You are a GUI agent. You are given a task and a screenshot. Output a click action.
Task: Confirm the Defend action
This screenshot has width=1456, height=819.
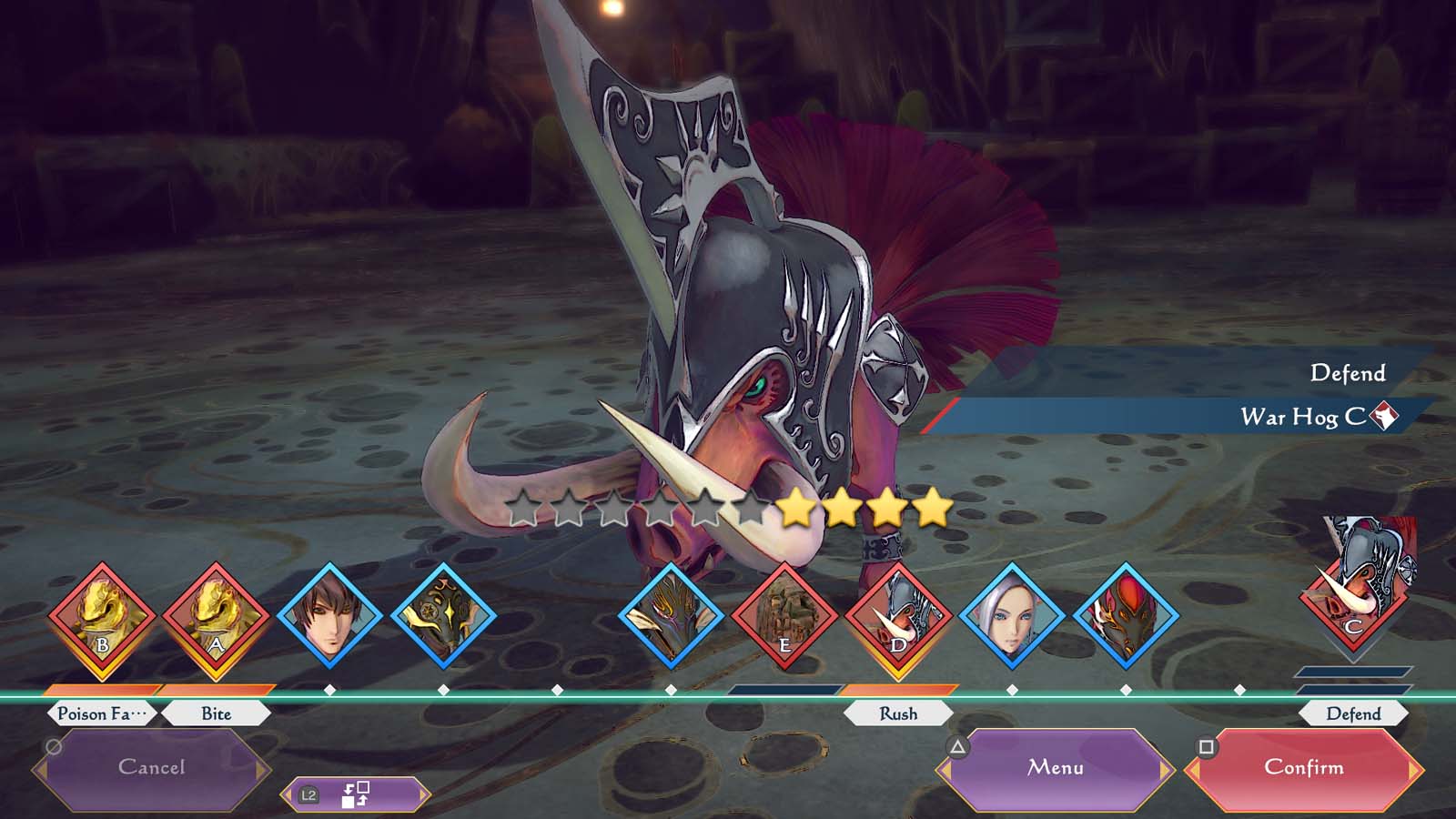click(1303, 768)
